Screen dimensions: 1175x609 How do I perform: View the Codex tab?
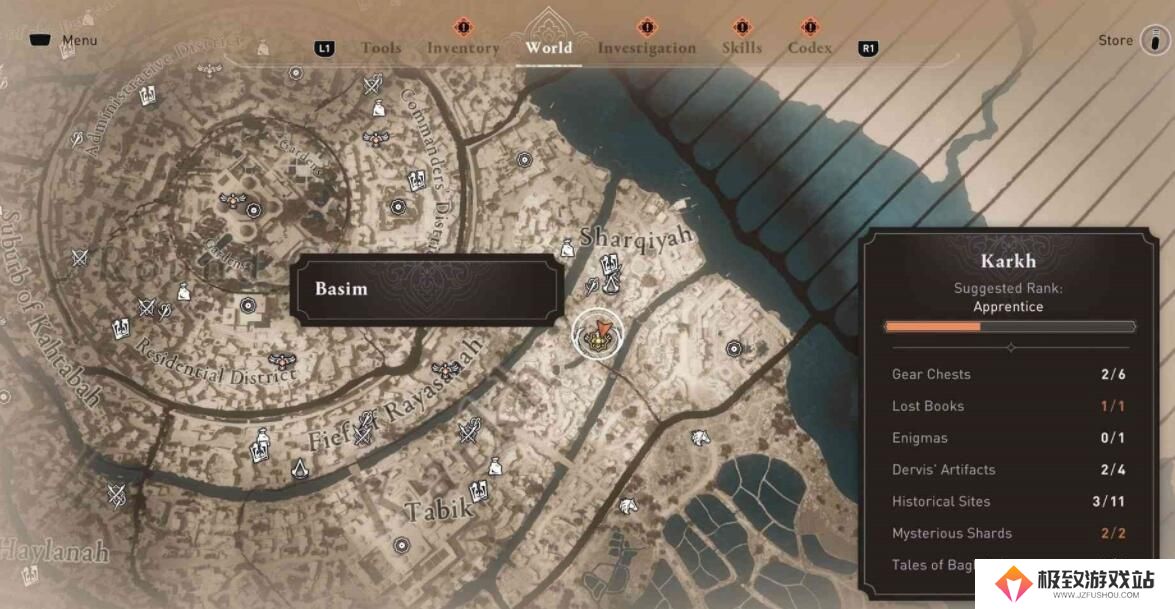(x=809, y=48)
